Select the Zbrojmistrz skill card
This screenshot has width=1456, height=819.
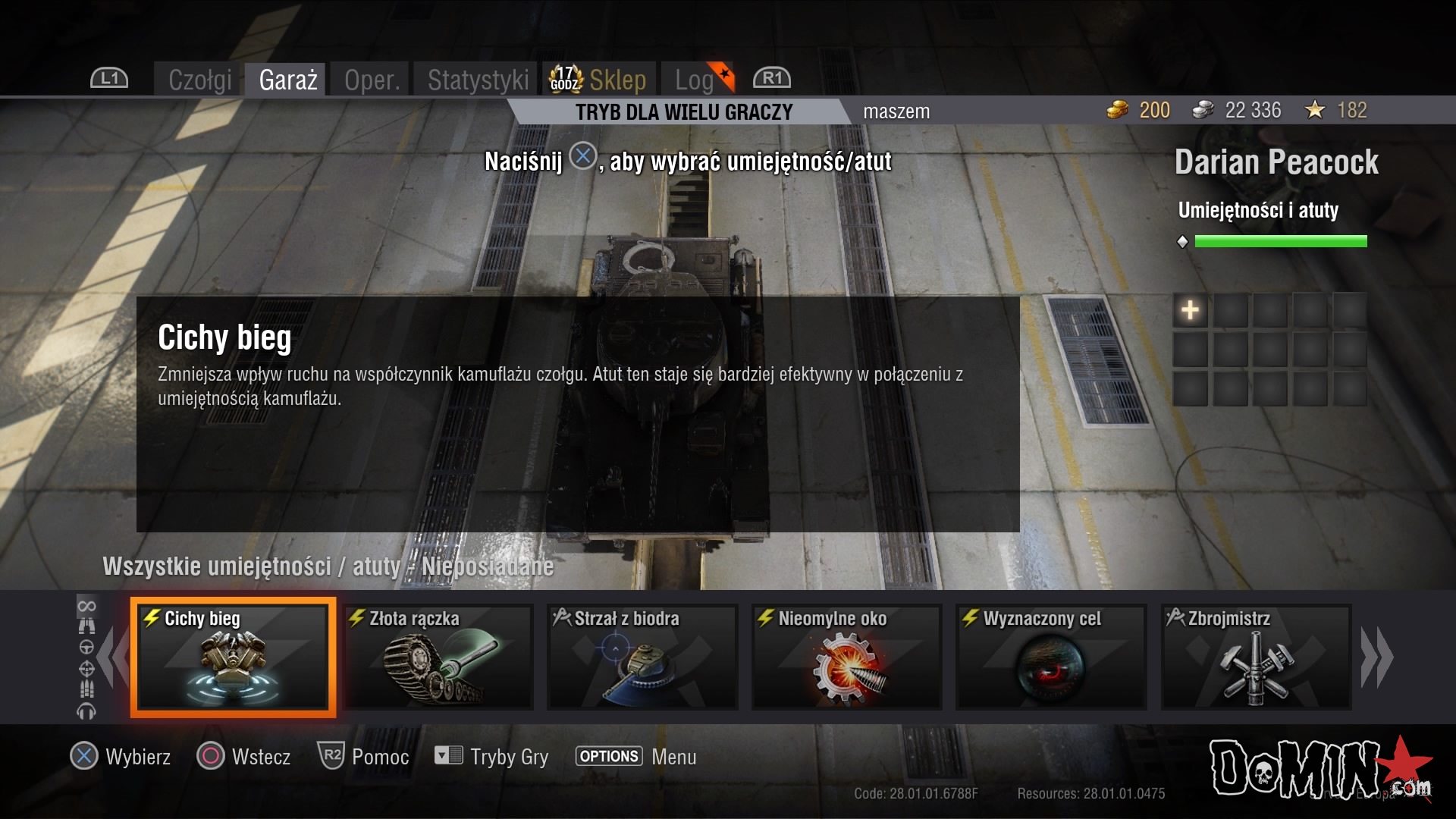pos(1256,657)
